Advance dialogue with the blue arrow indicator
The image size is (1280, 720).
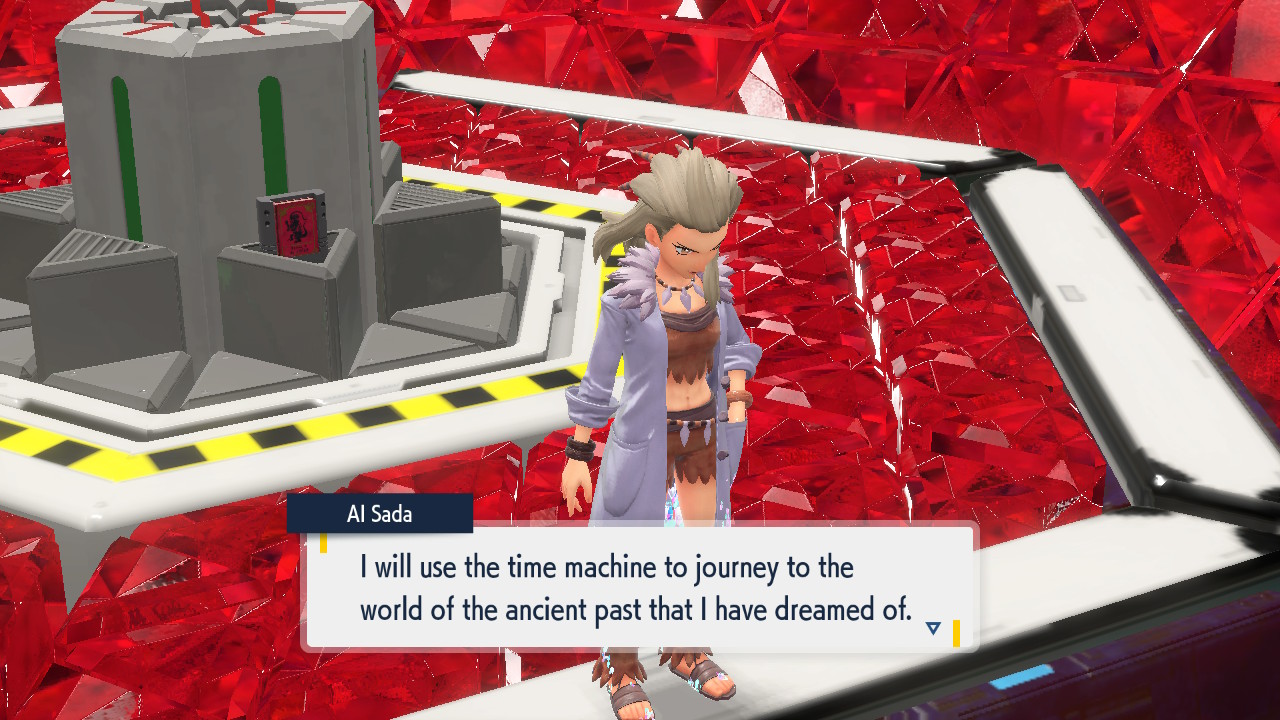point(933,628)
